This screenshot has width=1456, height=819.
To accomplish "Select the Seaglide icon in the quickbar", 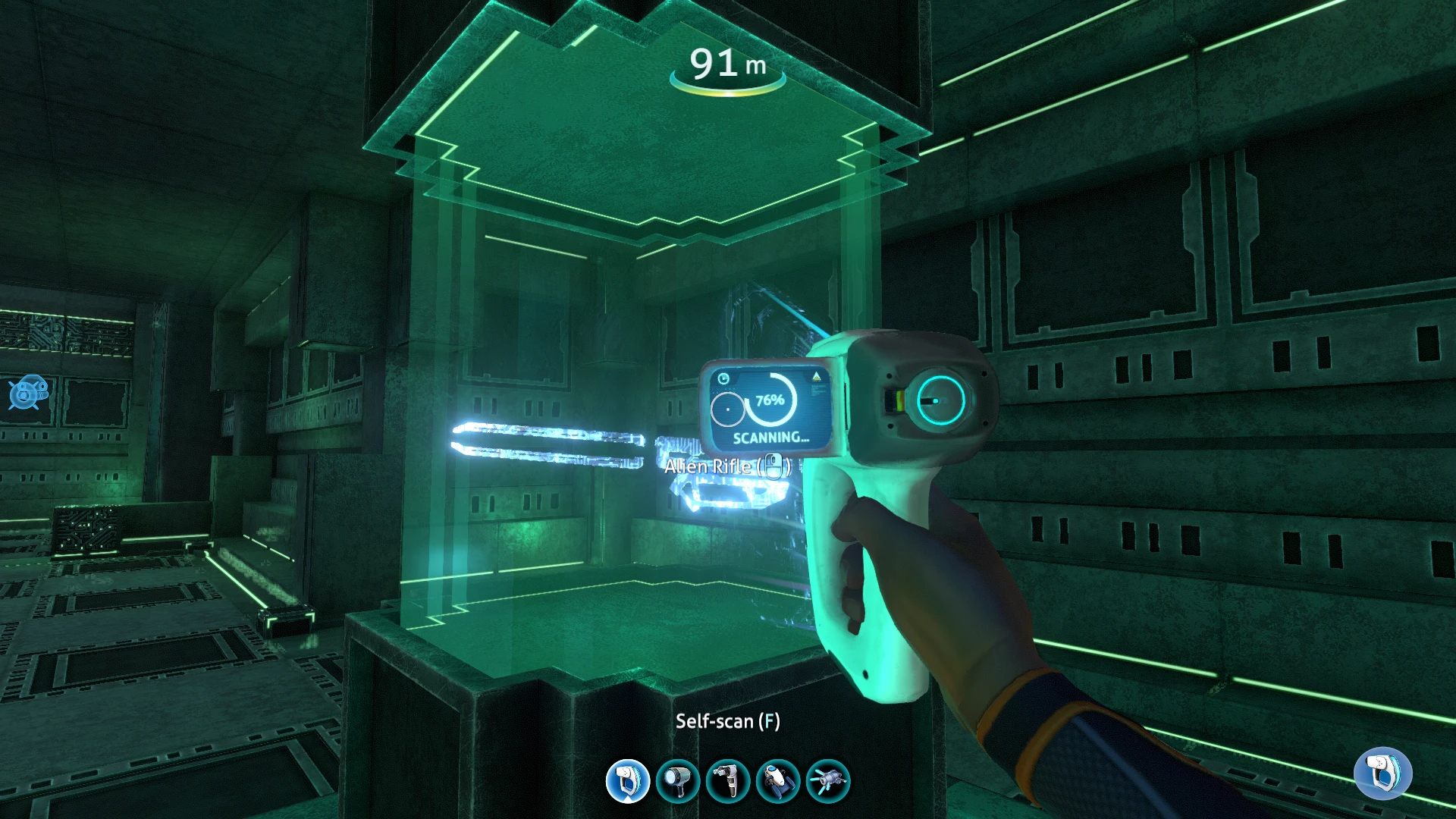I will coord(780,781).
